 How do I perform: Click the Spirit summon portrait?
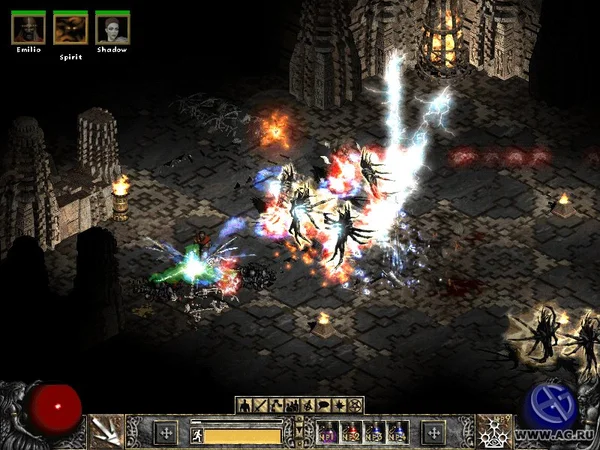[x=69, y=27]
